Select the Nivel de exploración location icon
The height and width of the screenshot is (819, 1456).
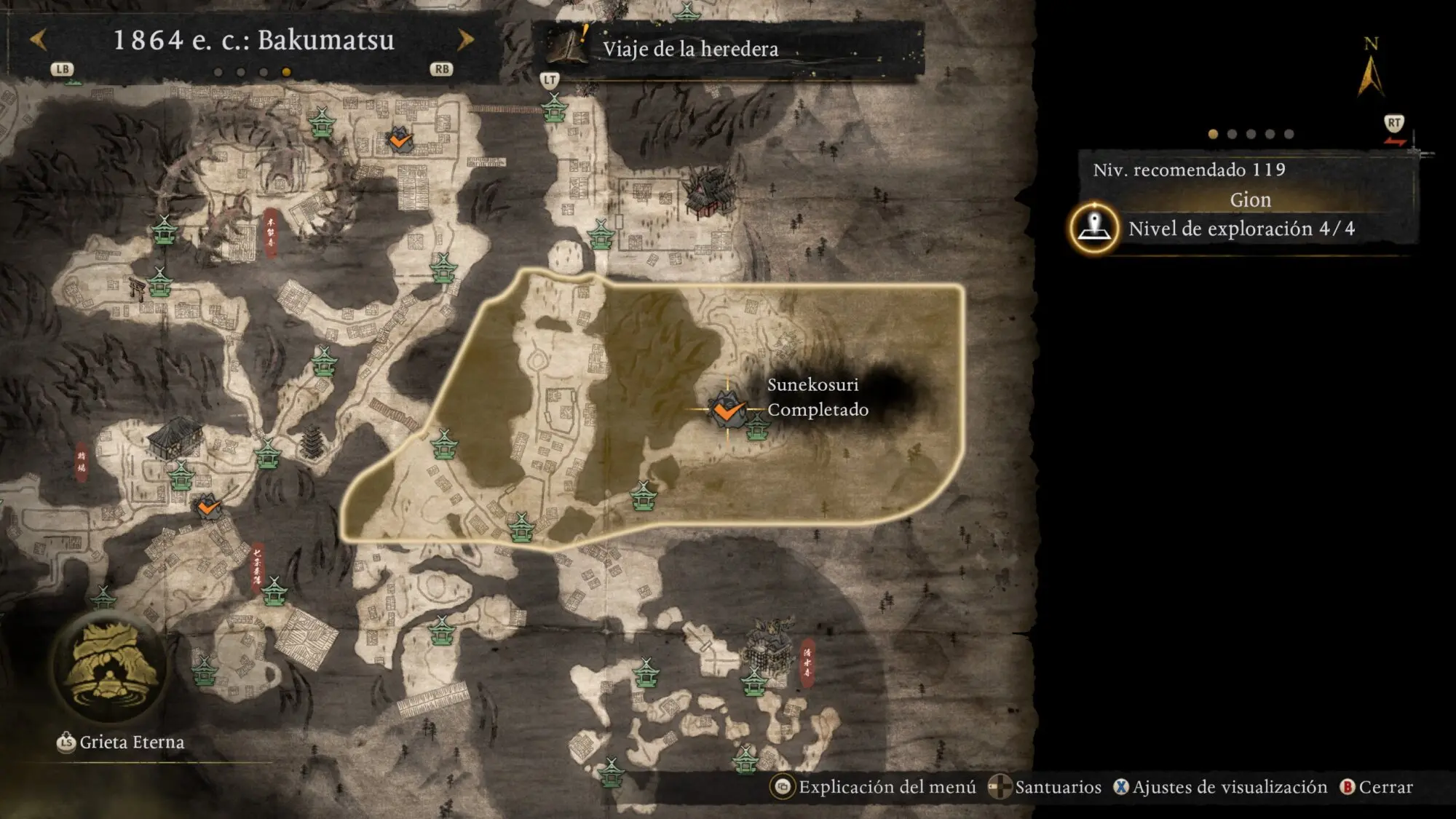(x=1094, y=228)
